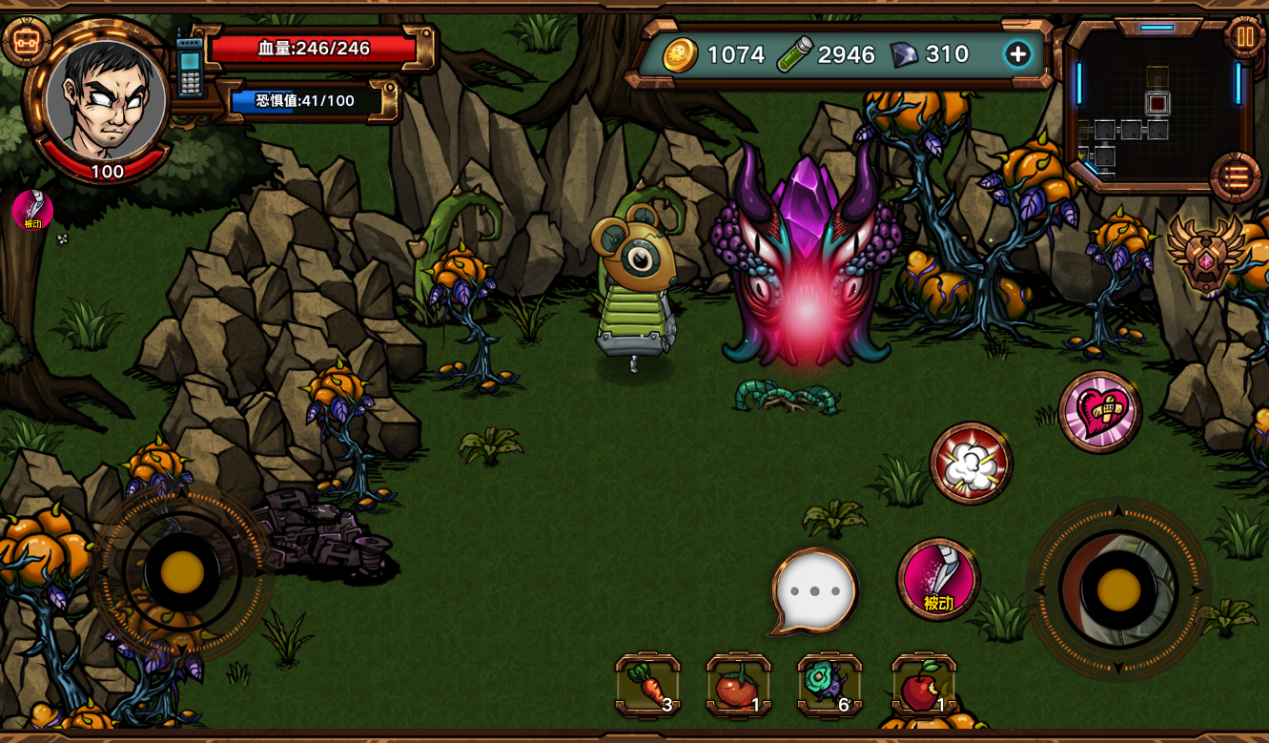Eat the red apple item
The height and width of the screenshot is (743, 1269).
pyautogui.click(x=923, y=686)
